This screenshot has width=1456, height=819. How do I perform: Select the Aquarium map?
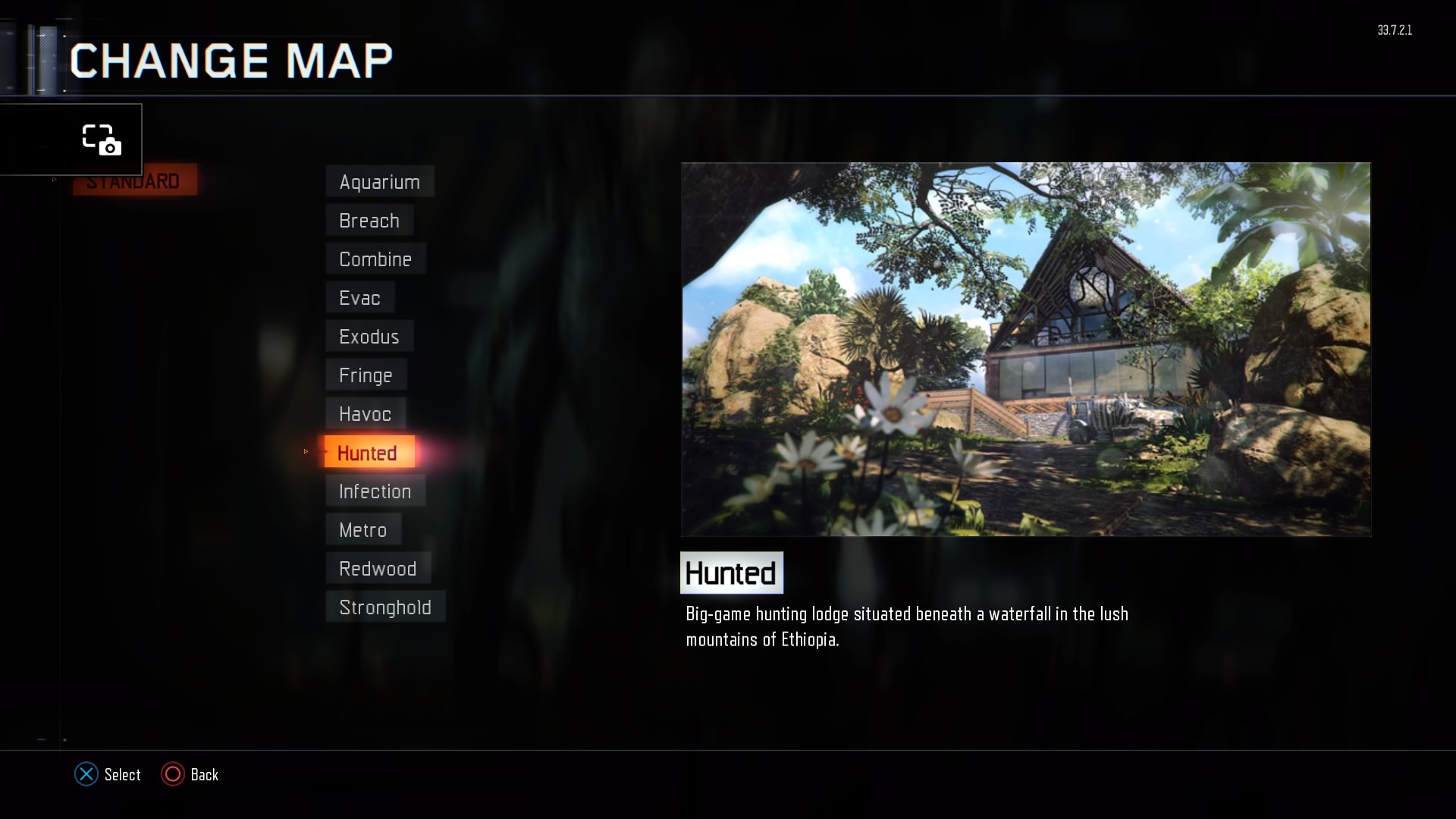(x=379, y=182)
